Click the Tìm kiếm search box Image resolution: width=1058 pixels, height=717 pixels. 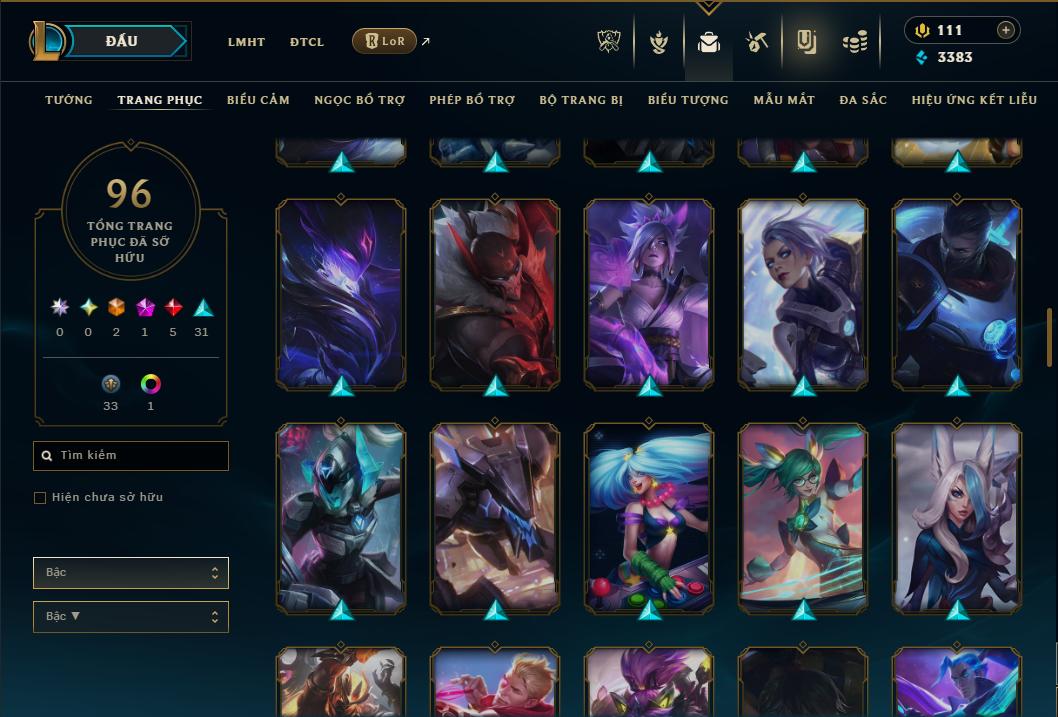(131, 456)
